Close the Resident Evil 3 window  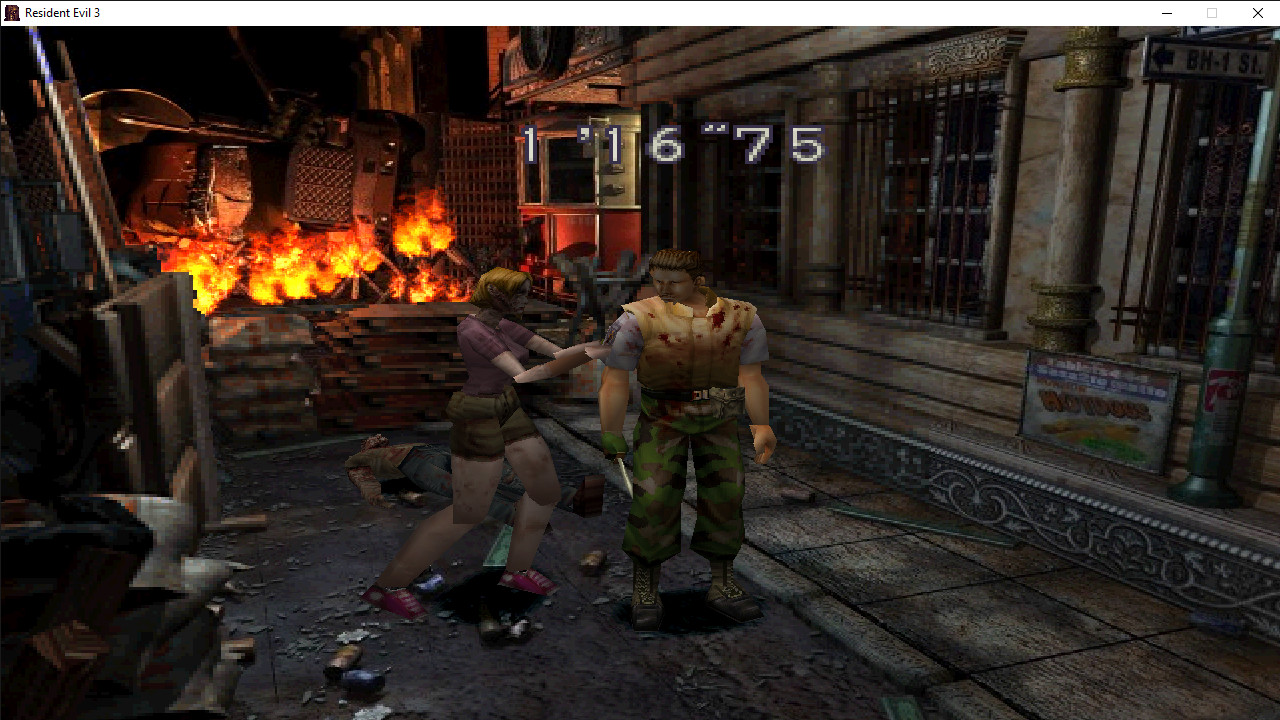coord(1257,13)
